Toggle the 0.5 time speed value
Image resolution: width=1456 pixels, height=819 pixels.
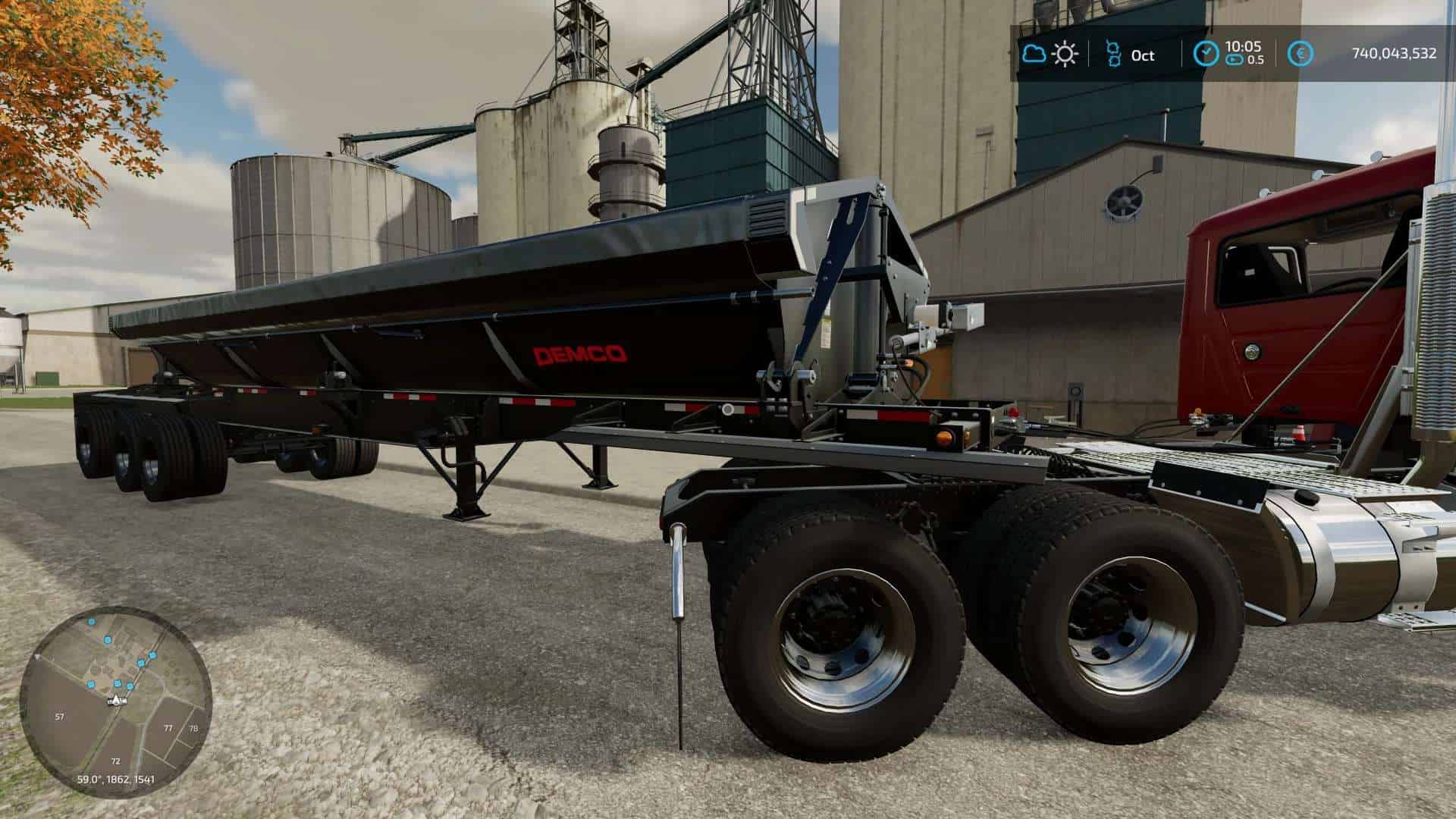point(1257,60)
